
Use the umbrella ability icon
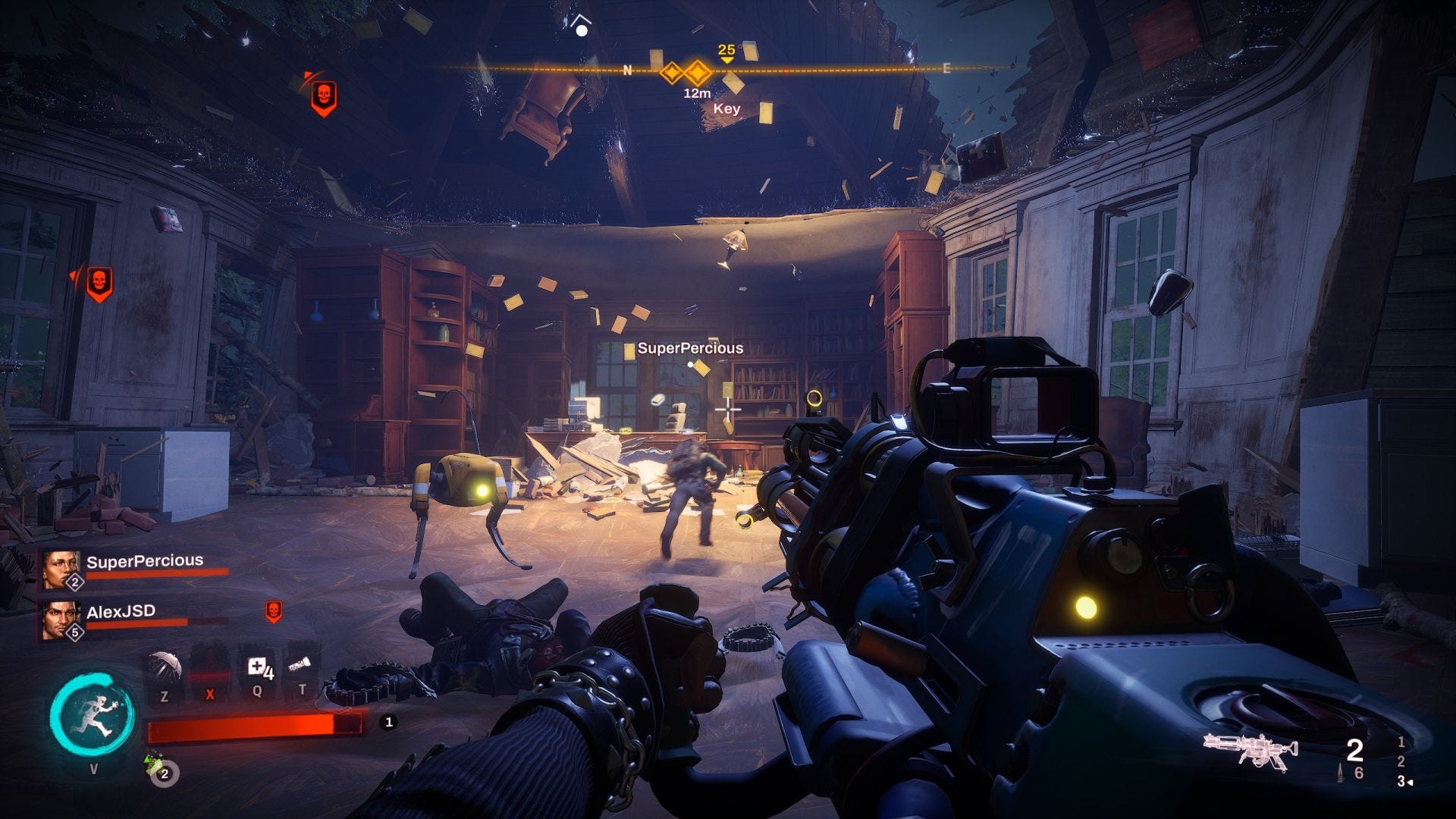pos(165,667)
